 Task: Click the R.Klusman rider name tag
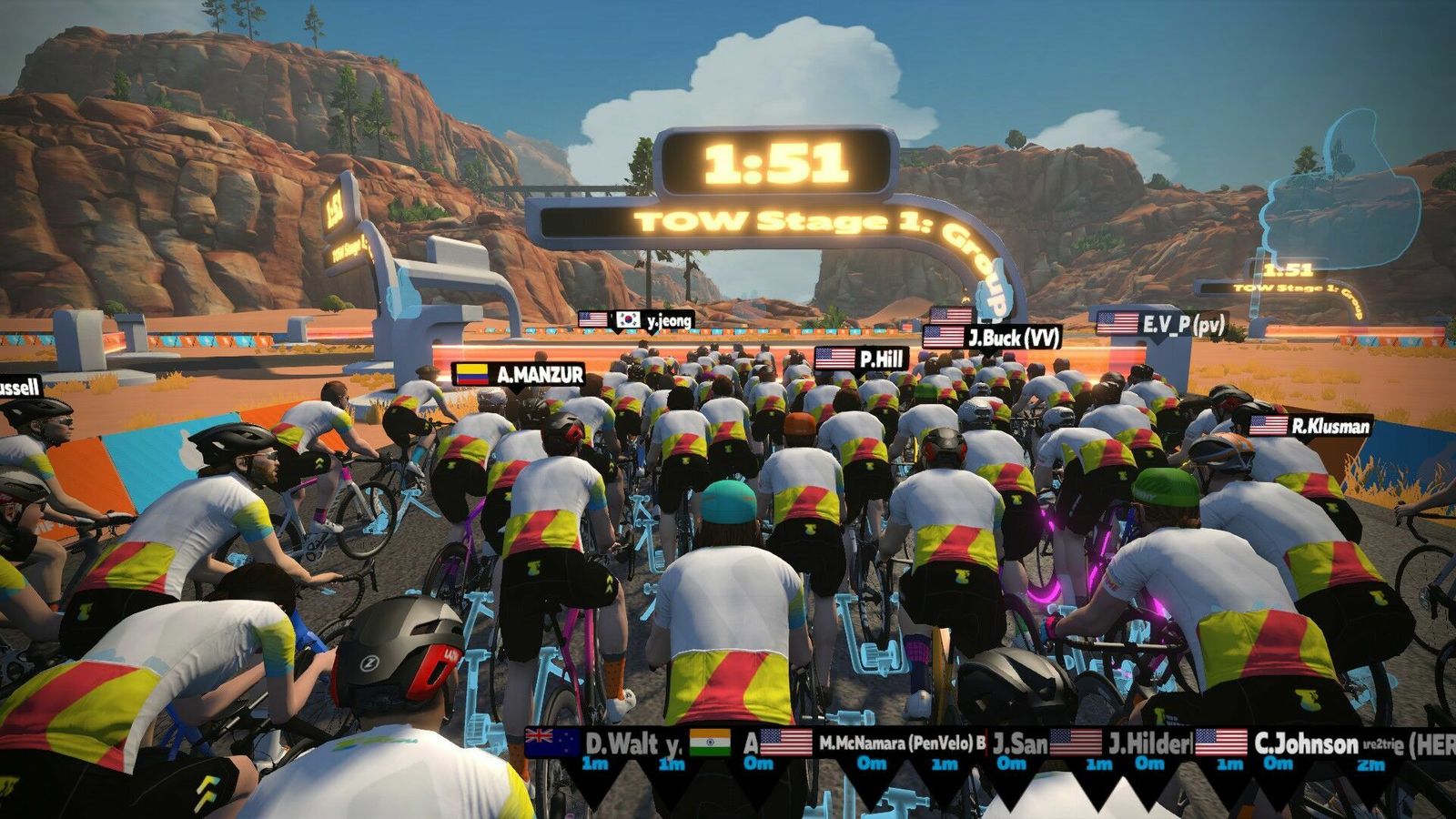[1309, 425]
